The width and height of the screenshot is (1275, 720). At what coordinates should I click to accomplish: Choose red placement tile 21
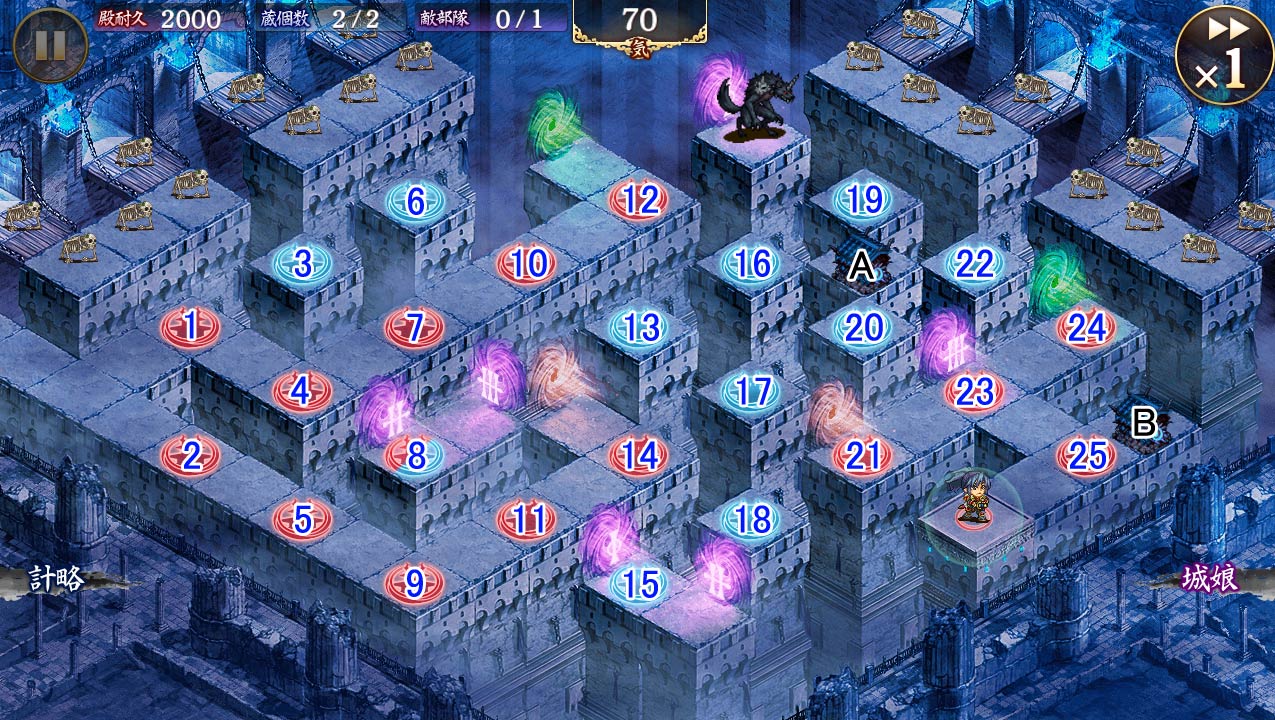863,456
